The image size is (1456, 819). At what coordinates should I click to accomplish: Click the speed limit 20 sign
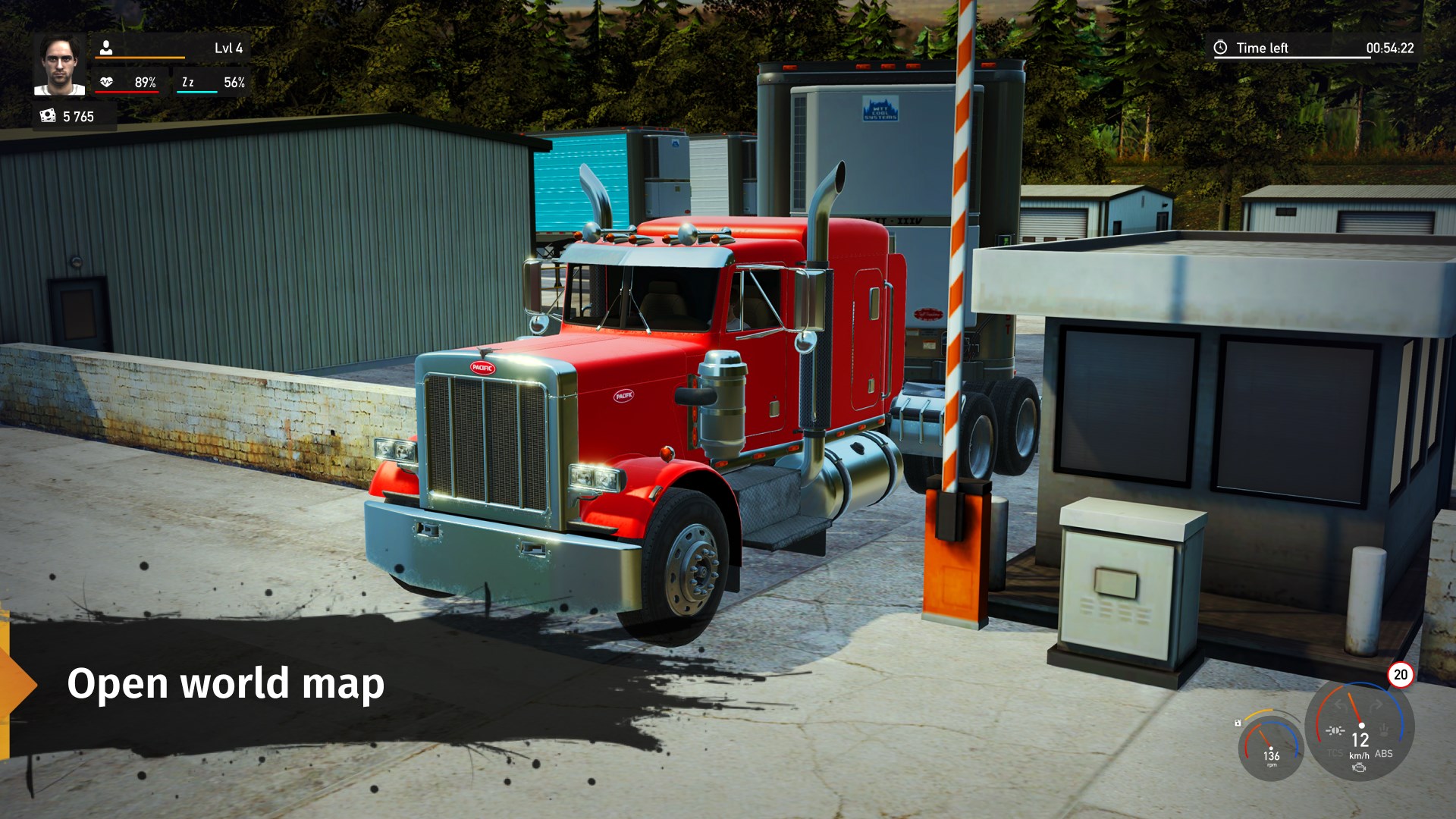pos(1401,675)
